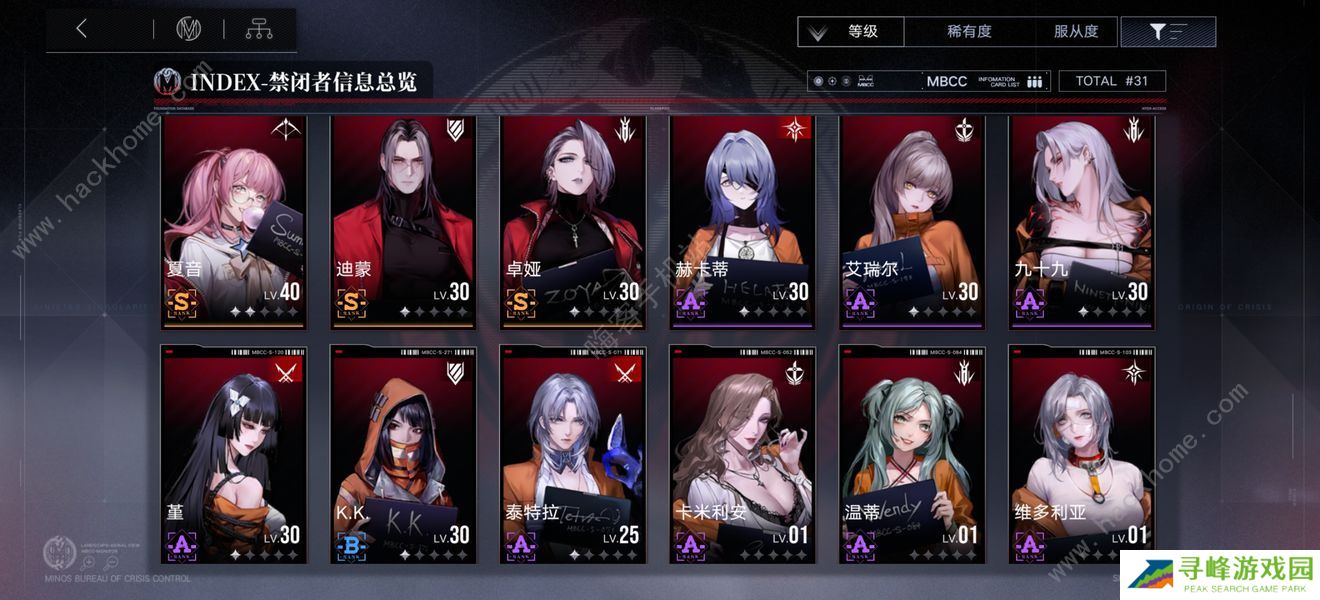Image resolution: width=1320 pixels, height=600 pixels.
Task: Sort by 服从度 (compliance)
Action: click(1076, 32)
